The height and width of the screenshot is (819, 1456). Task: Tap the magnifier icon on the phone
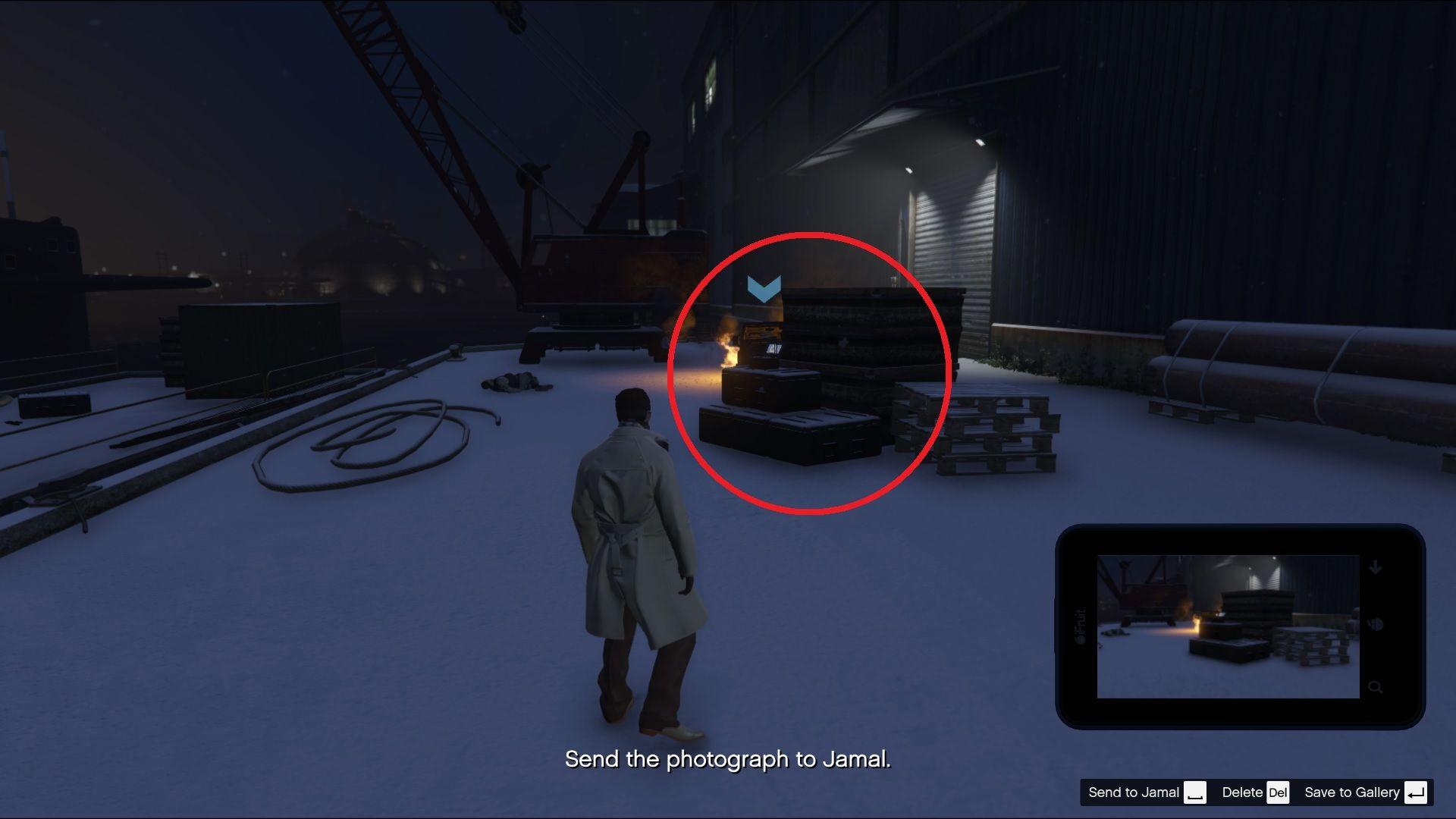pyautogui.click(x=1375, y=688)
